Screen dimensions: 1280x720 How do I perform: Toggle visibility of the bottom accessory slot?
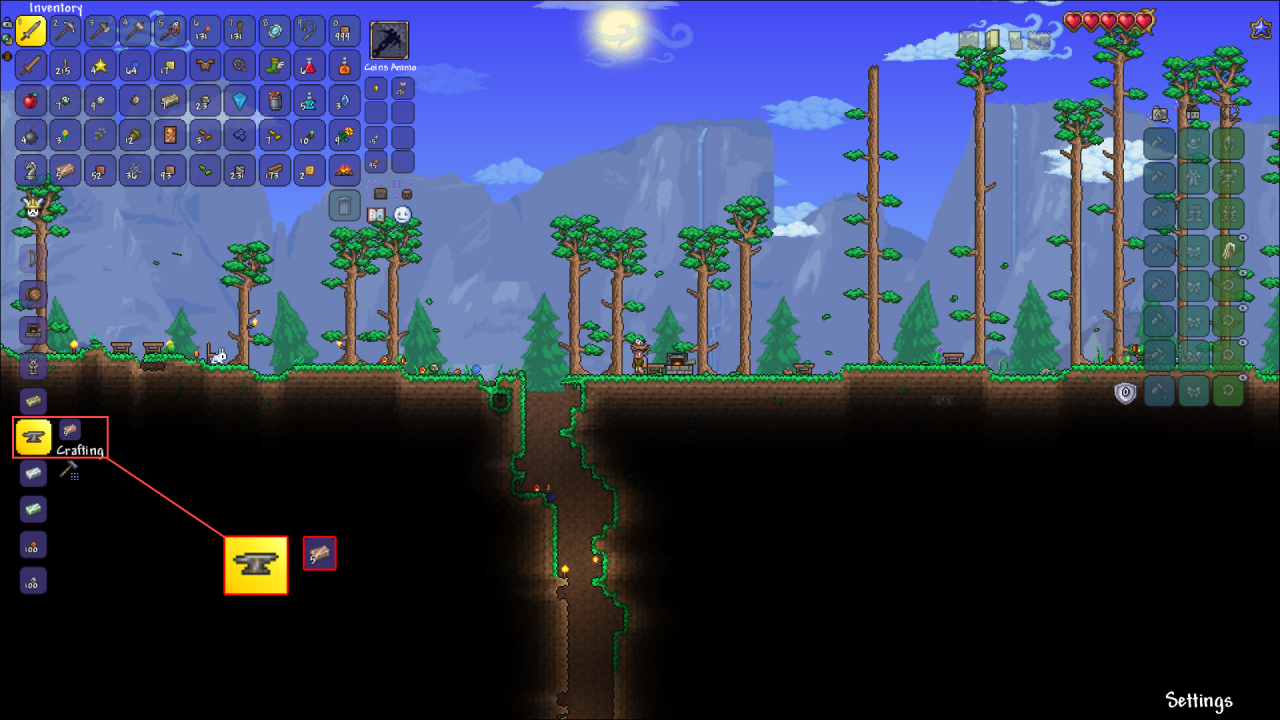tap(1242, 376)
